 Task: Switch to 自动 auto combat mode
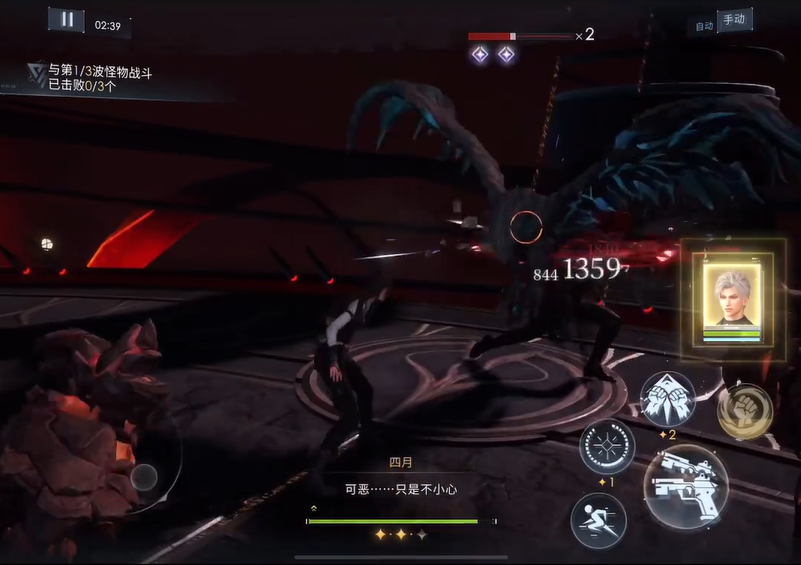[x=704, y=26]
